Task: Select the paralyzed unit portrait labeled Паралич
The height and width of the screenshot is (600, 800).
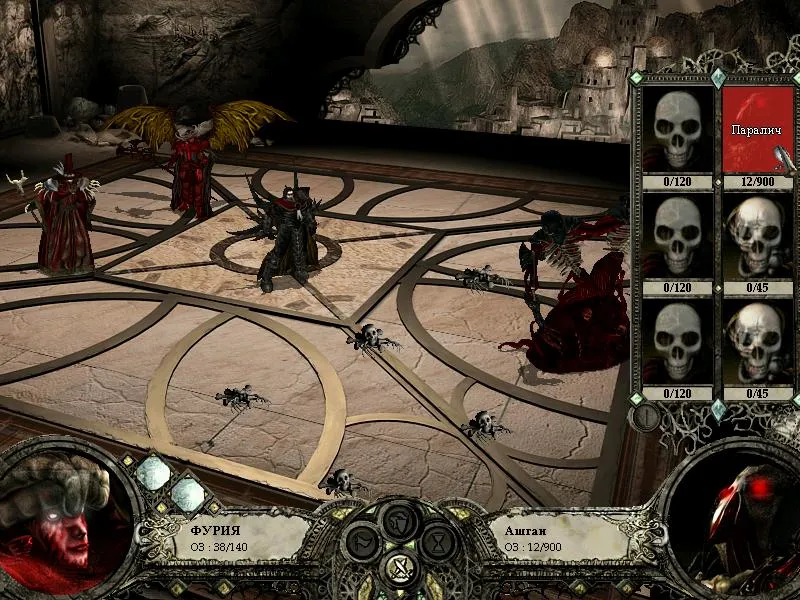Action: 757,130
